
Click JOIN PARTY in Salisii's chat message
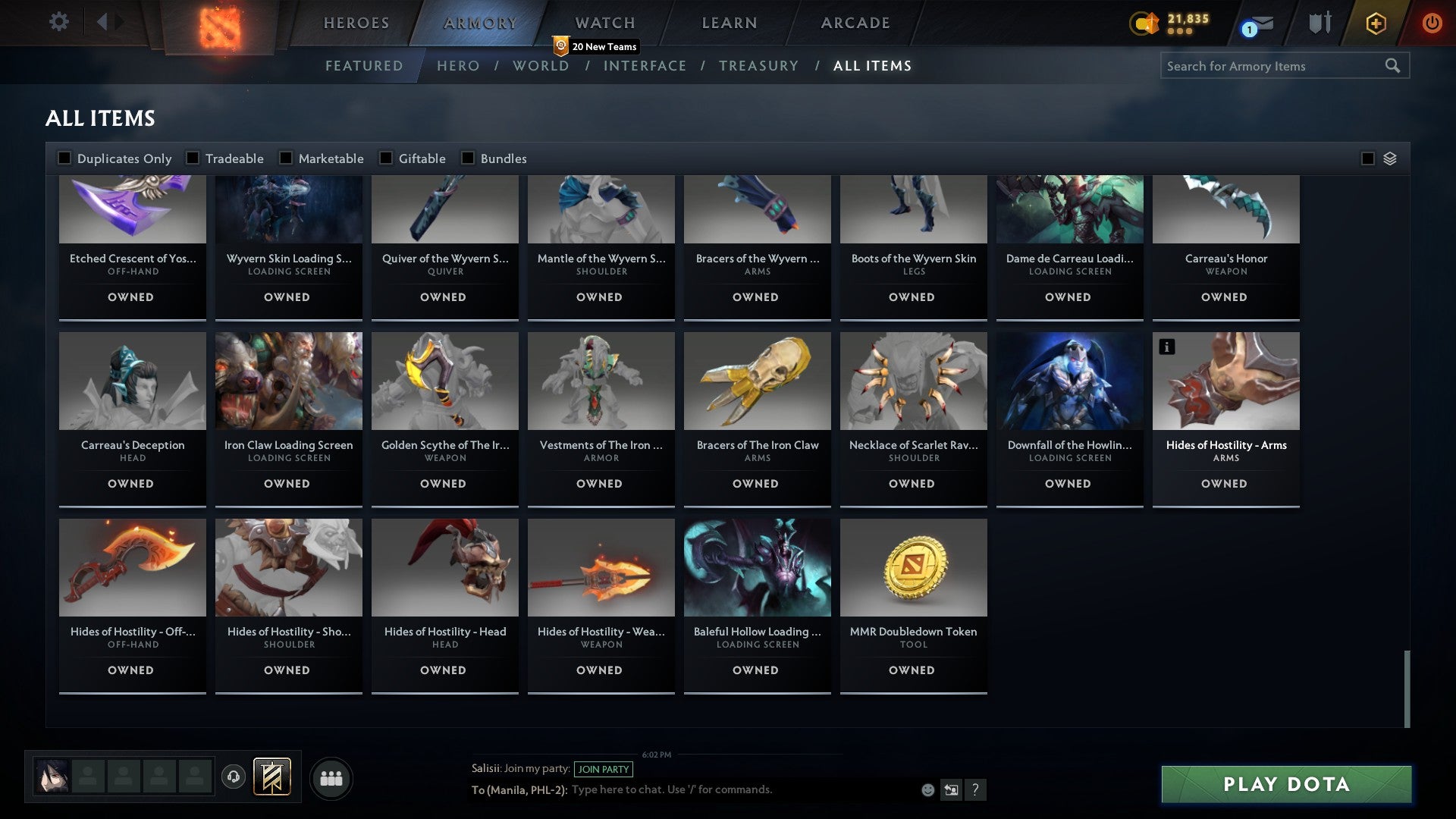[x=604, y=769]
